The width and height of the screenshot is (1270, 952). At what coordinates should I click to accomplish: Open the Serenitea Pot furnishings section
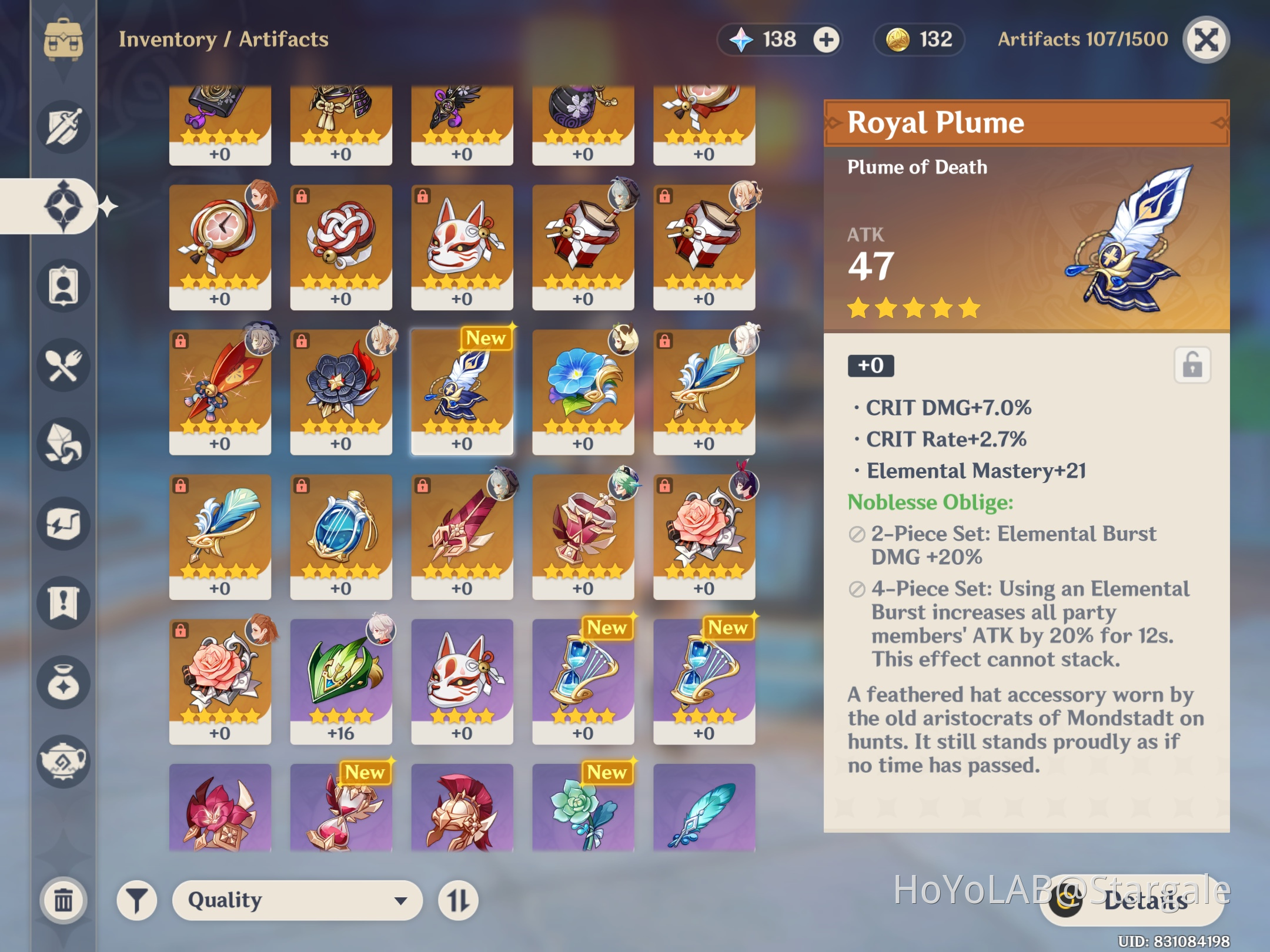pos(63,762)
